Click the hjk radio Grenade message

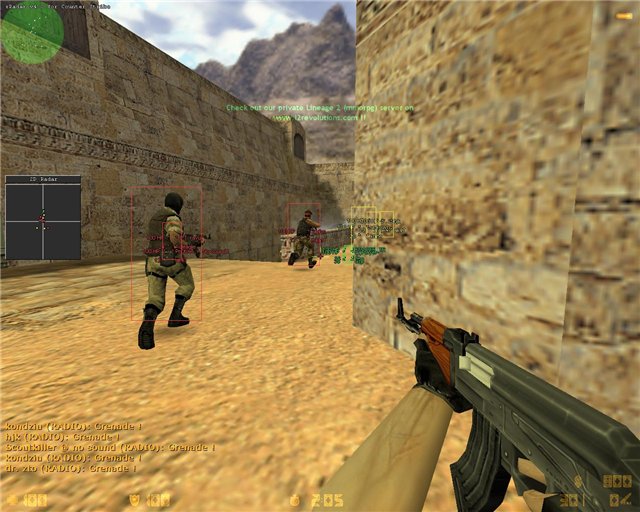(x=60, y=436)
